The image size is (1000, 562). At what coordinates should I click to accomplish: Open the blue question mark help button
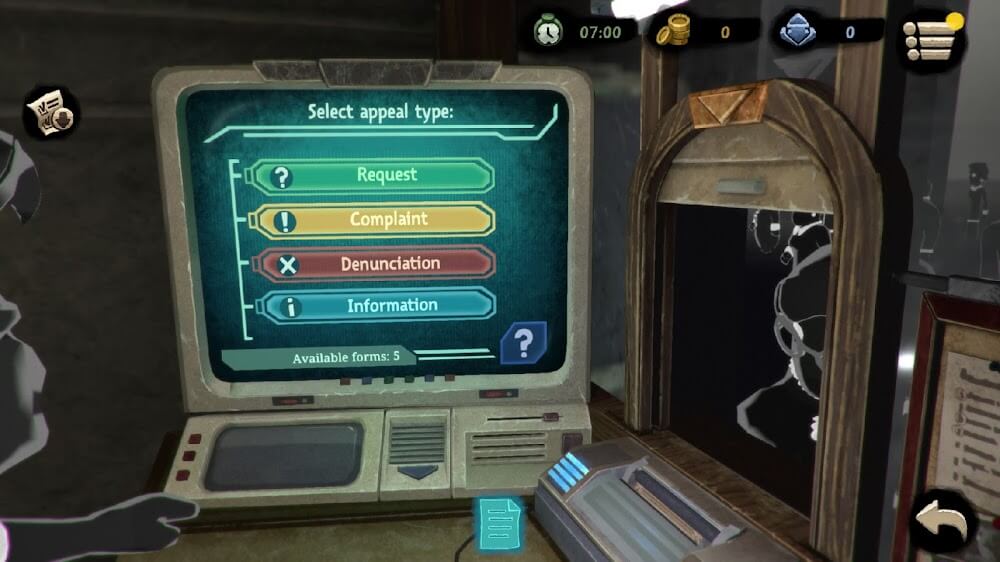[522, 345]
